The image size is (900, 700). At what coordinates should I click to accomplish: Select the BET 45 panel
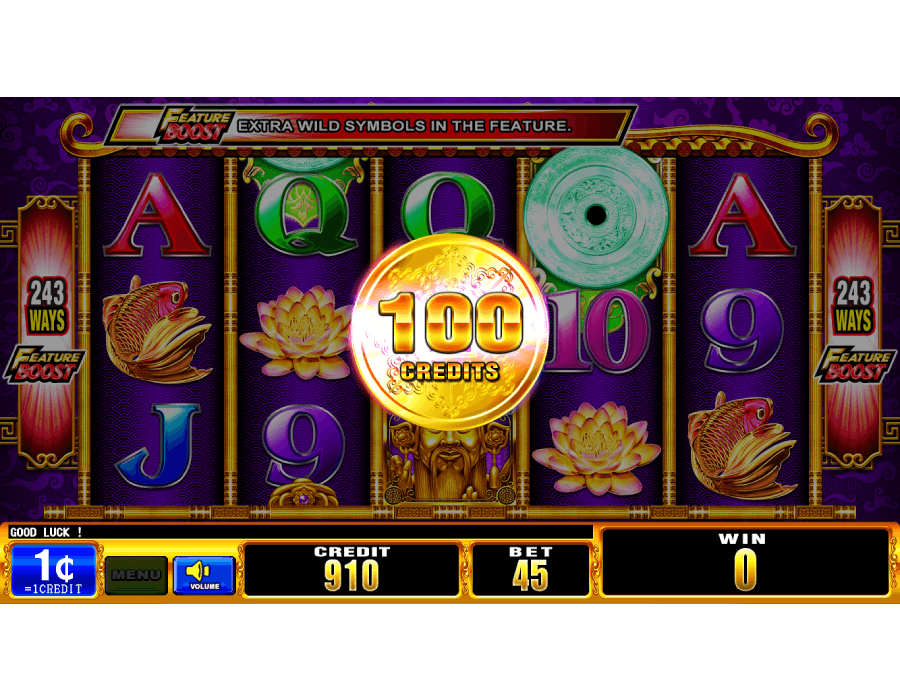click(531, 570)
